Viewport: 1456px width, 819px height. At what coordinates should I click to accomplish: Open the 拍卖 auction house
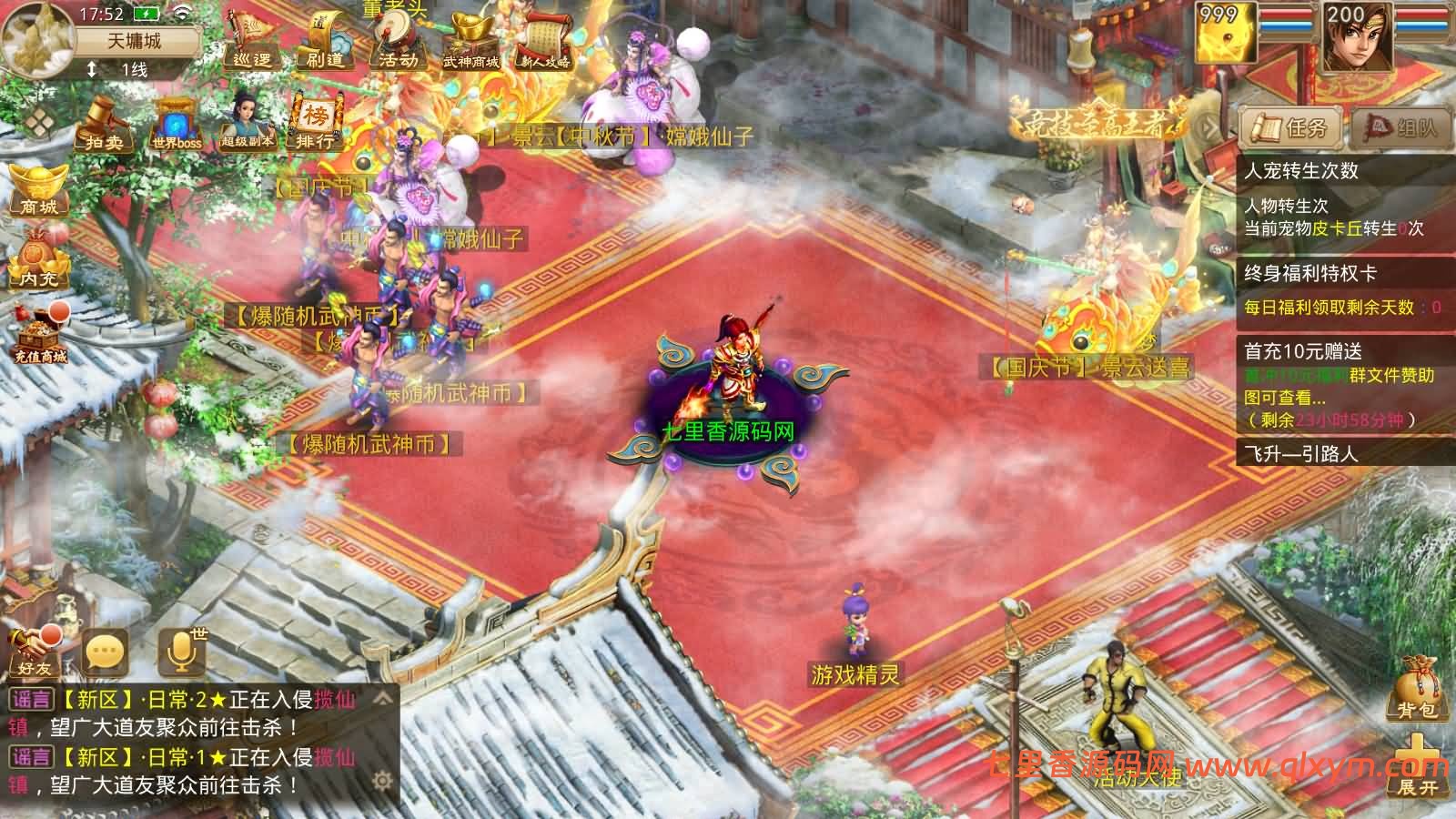click(x=104, y=125)
